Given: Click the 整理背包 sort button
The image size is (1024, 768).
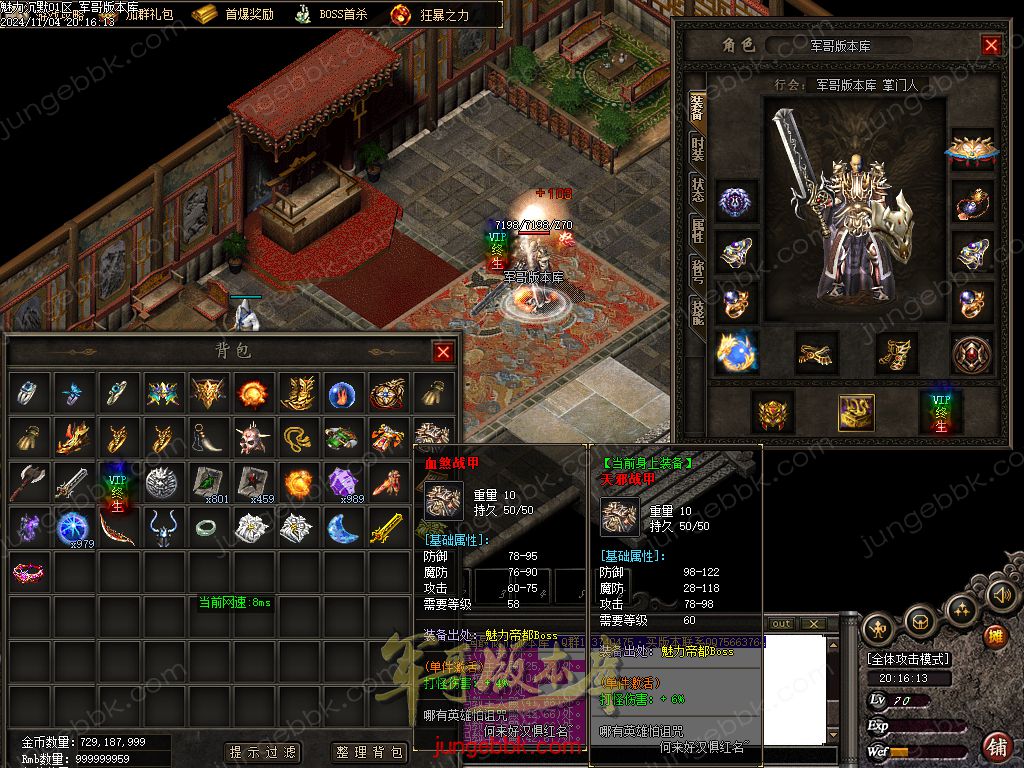Looking at the screenshot, I should pos(369,752).
